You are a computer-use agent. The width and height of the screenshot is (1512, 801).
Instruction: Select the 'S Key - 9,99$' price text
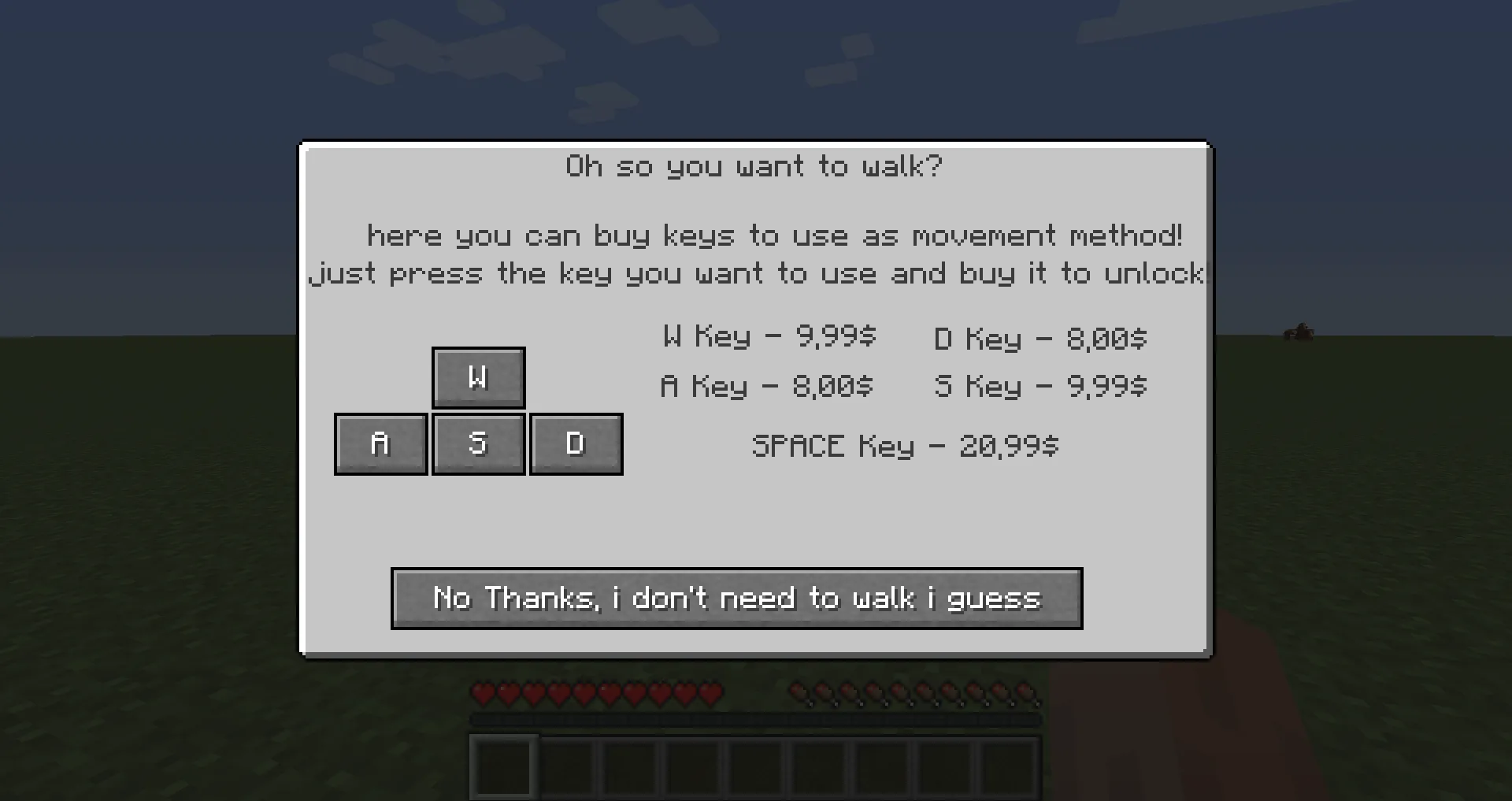pyautogui.click(x=1041, y=387)
